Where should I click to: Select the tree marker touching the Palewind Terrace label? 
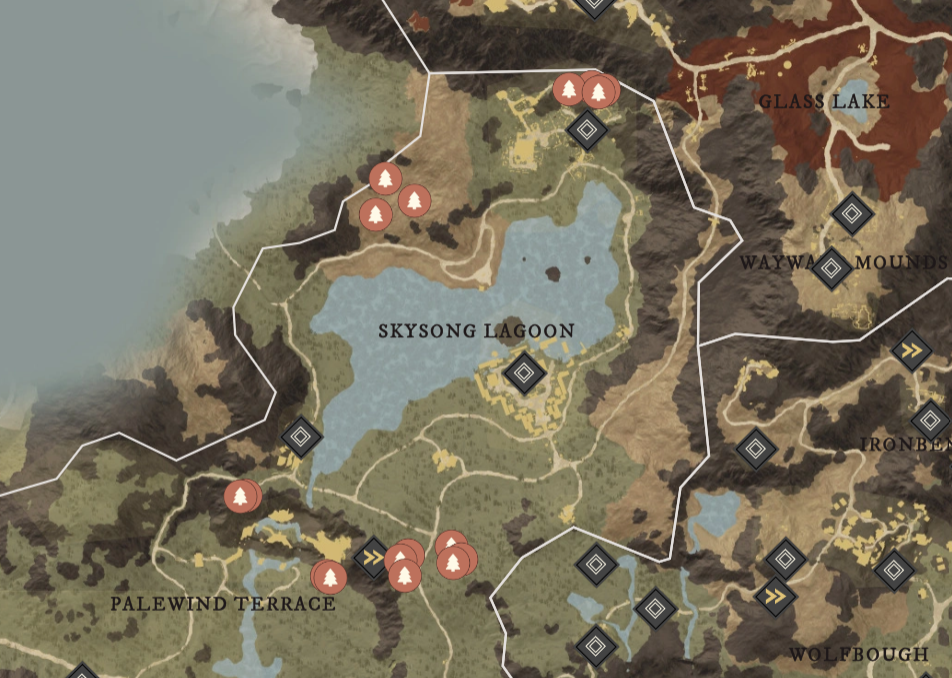329,576
